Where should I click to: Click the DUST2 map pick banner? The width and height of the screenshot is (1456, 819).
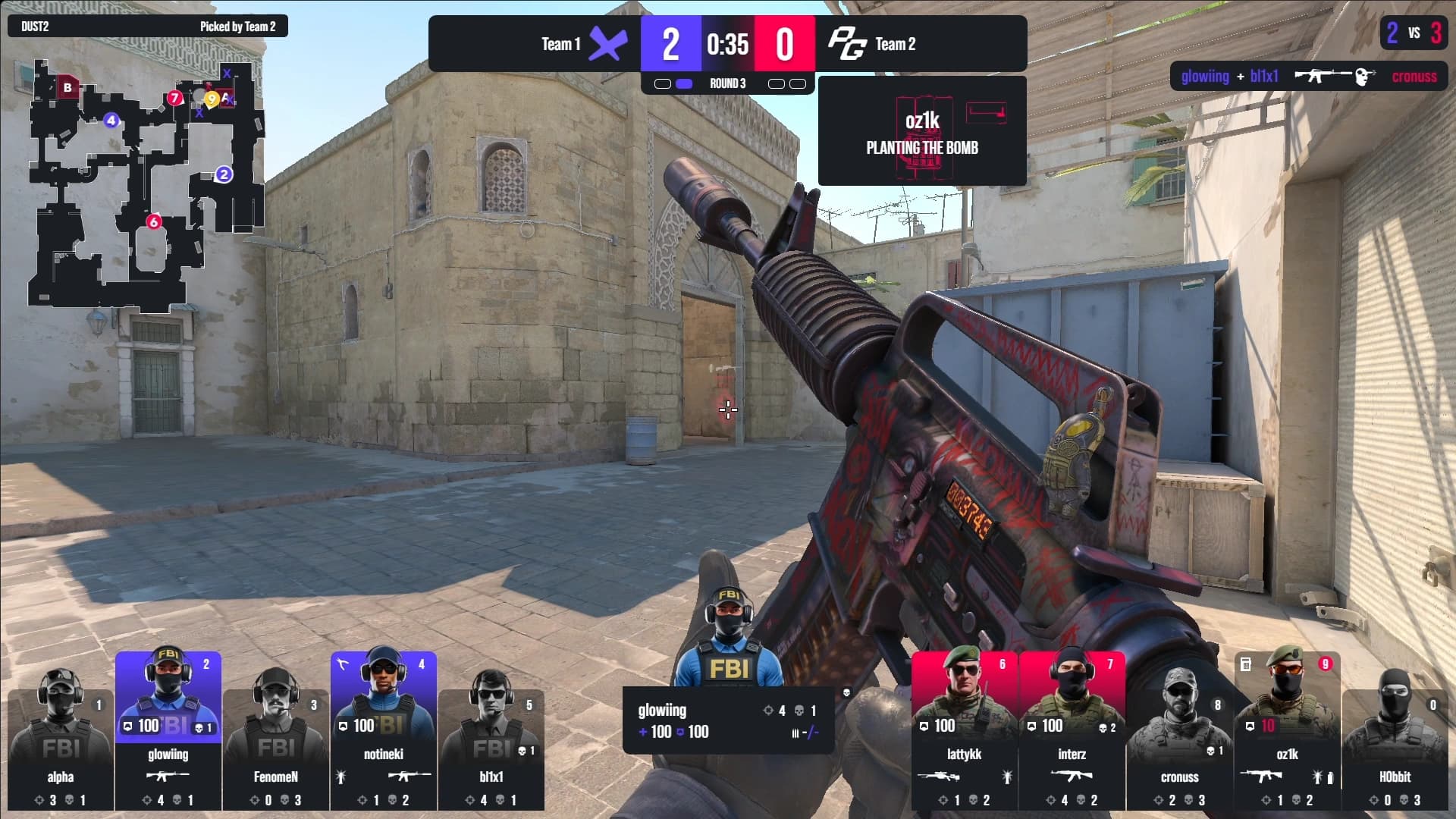click(x=148, y=27)
